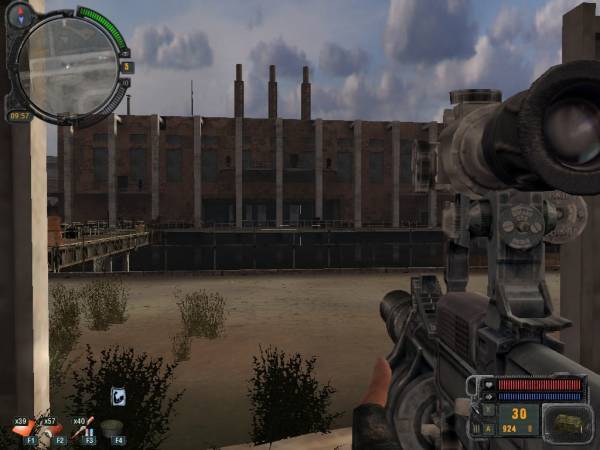Click the flexed arm status icon

[117, 397]
